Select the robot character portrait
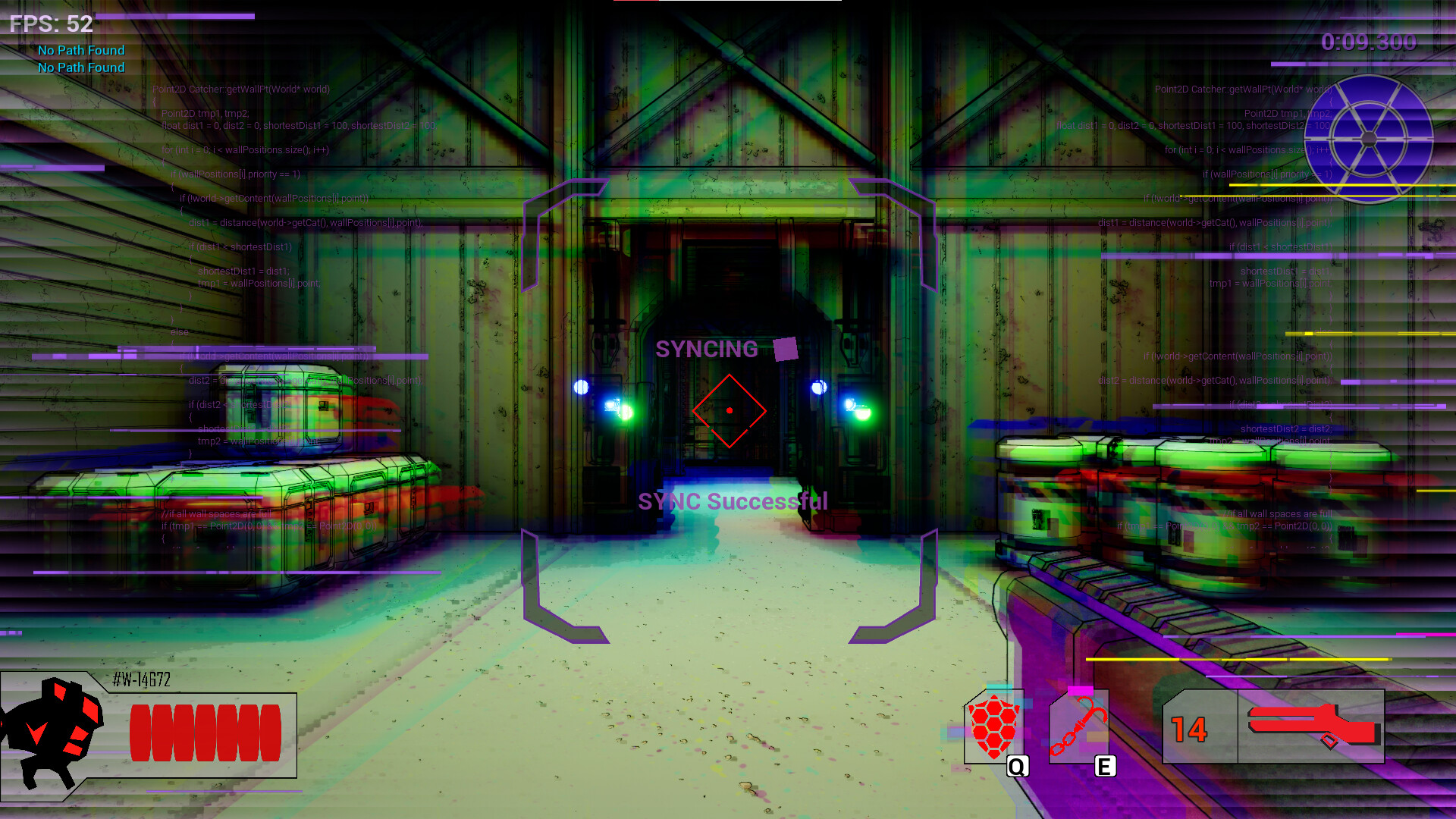Screen dimensions: 1456x819 tap(55, 728)
